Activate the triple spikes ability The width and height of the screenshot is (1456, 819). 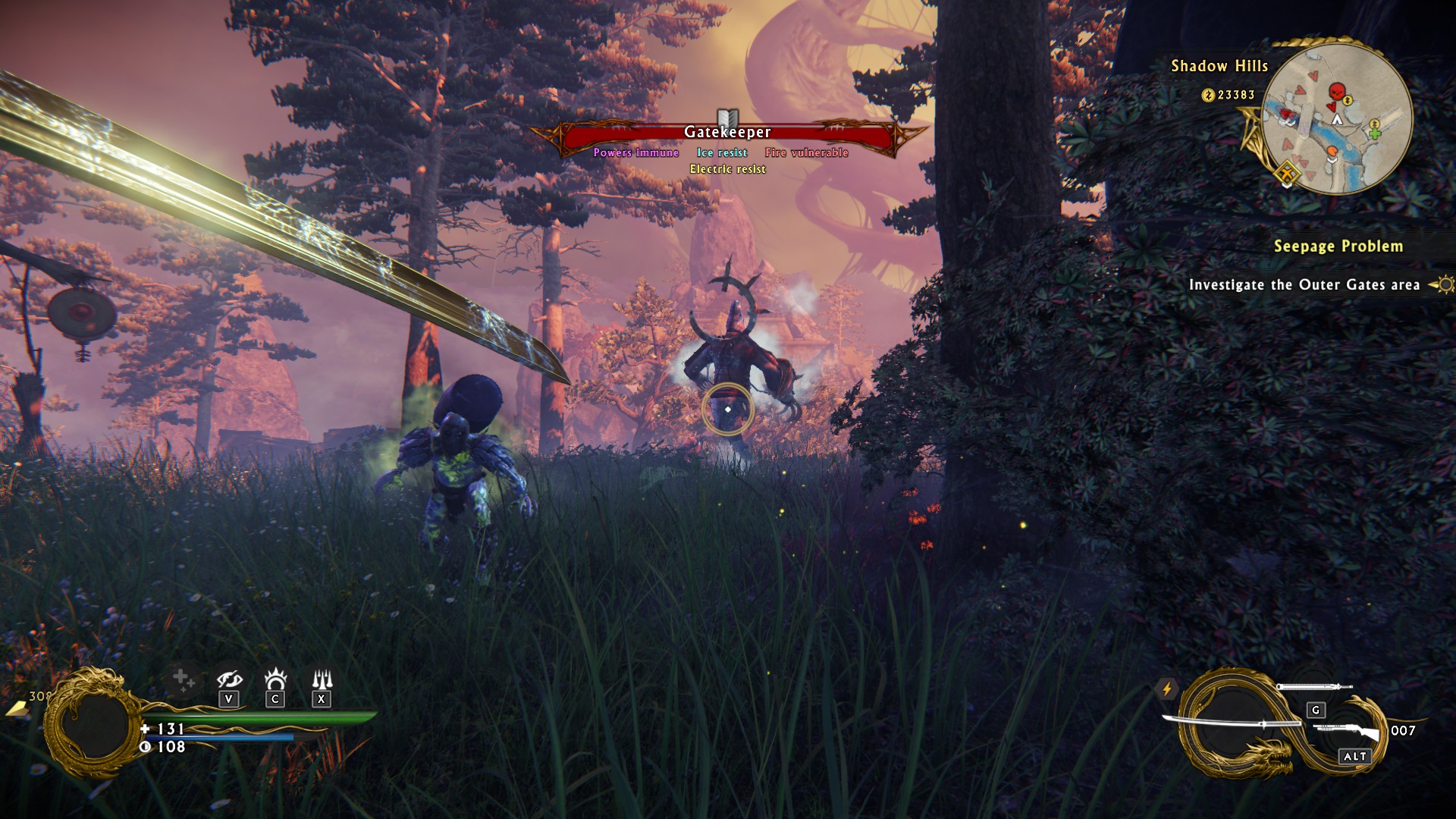tap(322, 679)
